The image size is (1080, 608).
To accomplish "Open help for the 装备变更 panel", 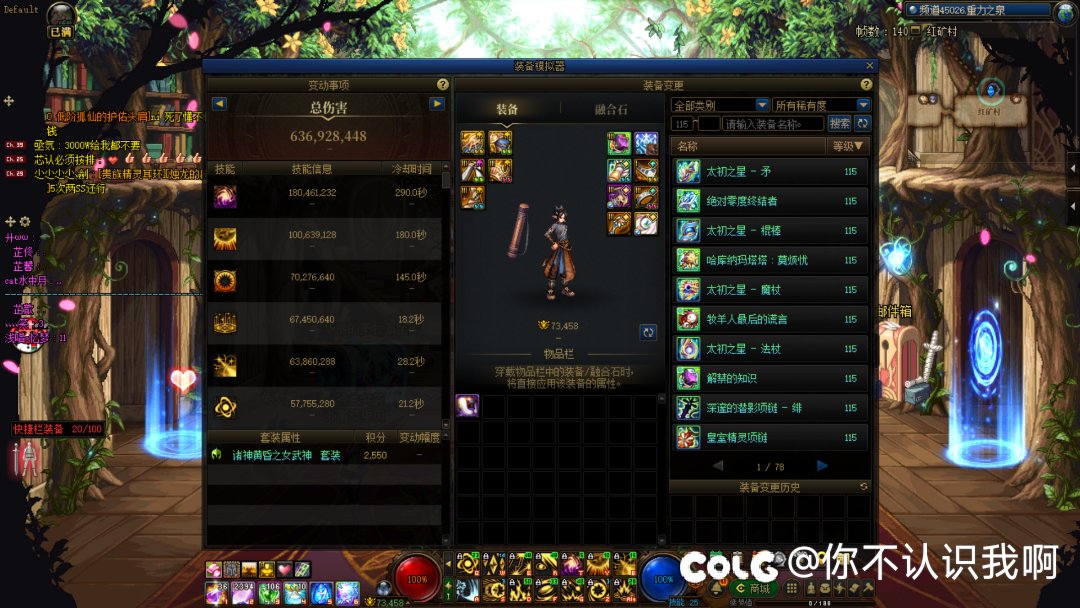I will tap(866, 85).
